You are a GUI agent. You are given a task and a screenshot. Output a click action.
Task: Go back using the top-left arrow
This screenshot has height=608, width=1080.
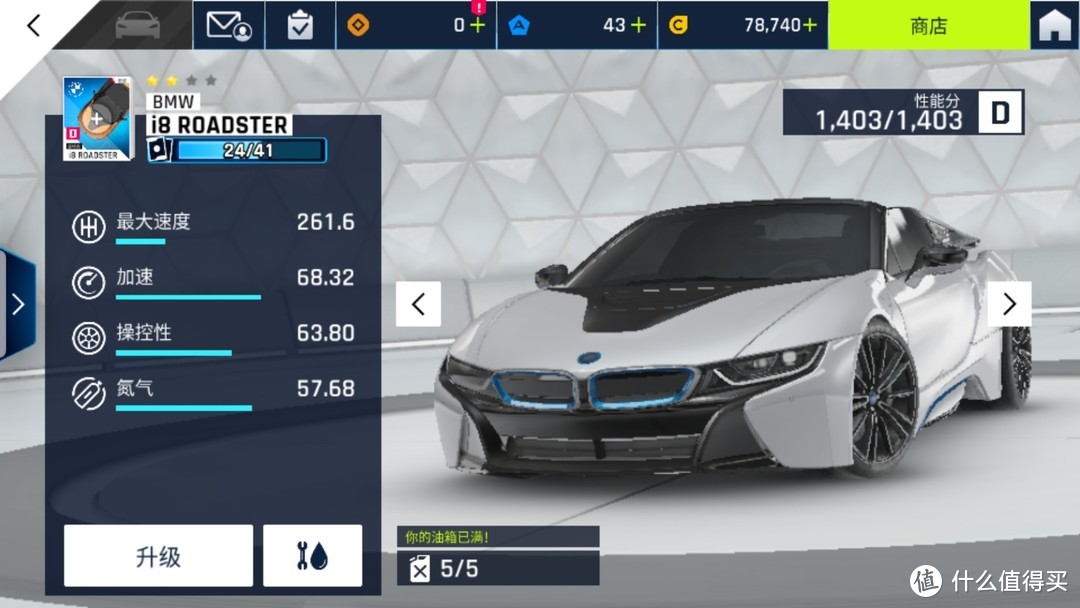point(33,26)
